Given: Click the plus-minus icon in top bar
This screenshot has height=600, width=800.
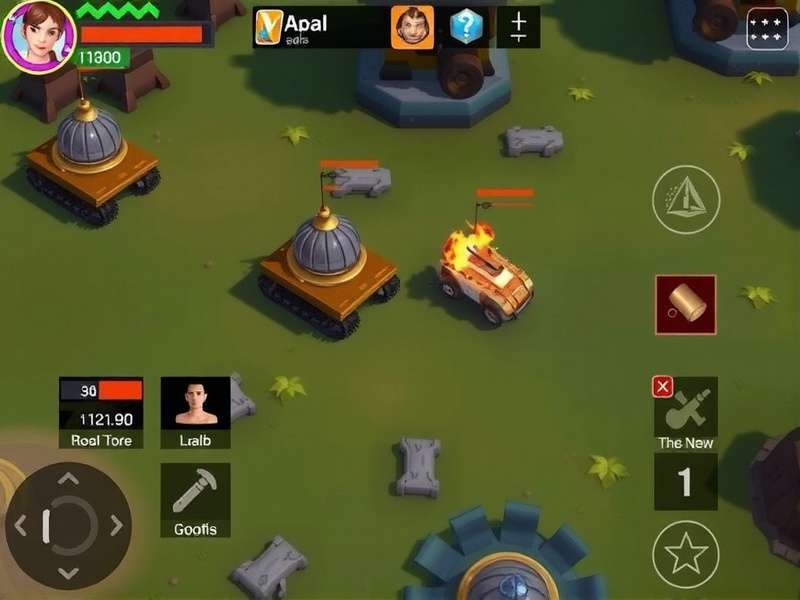Looking at the screenshot, I should pyautogui.click(x=518, y=27).
